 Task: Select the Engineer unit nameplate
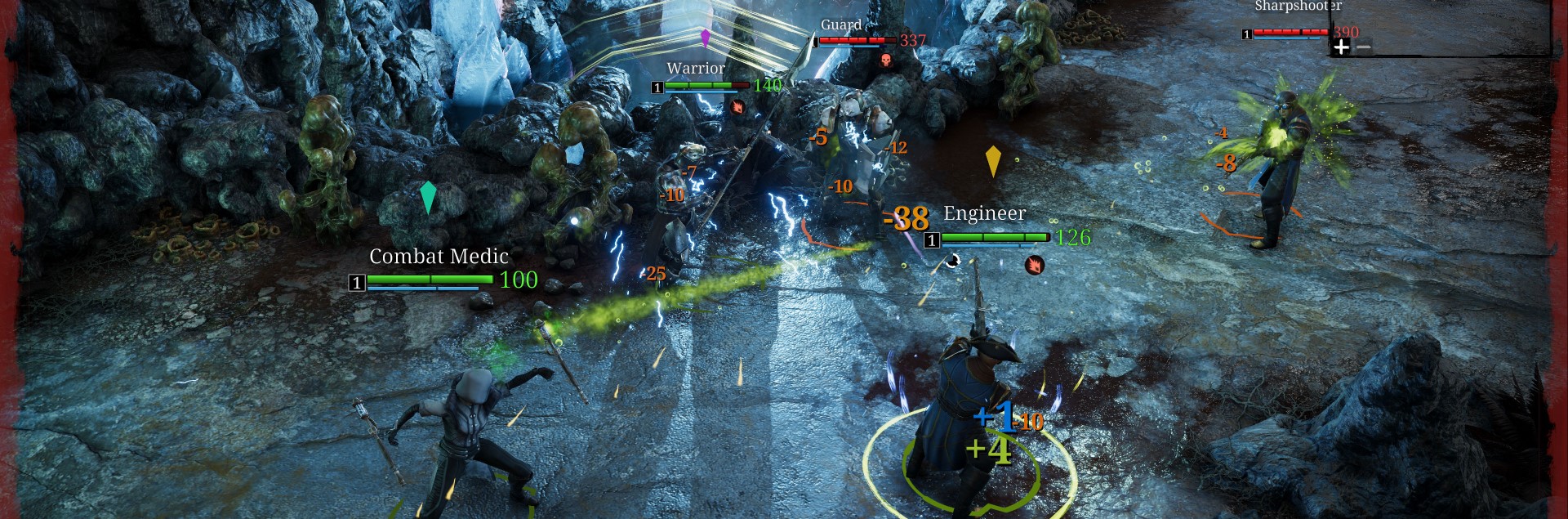(984, 213)
